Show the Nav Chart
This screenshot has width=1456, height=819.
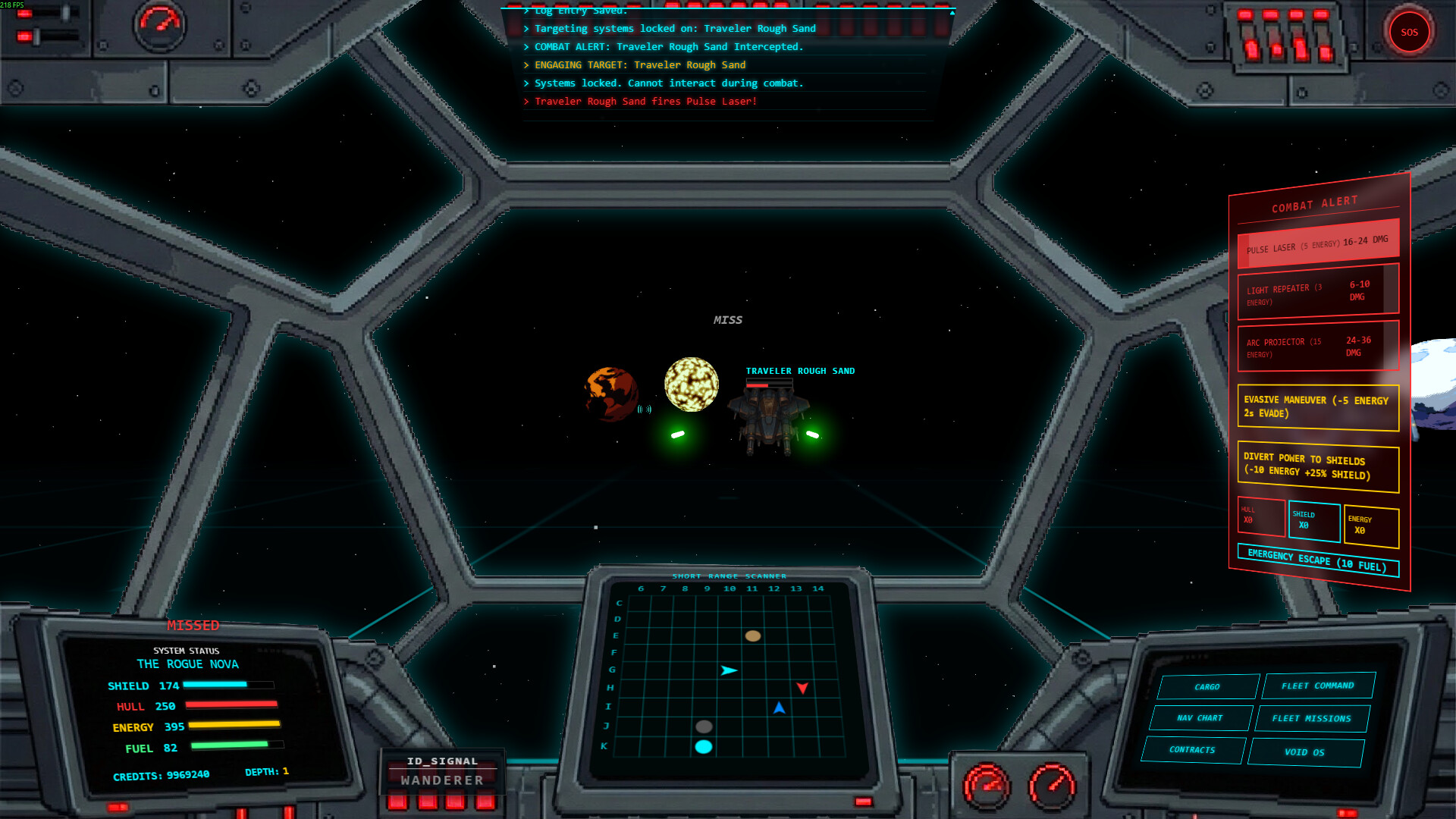click(x=1200, y=718)
